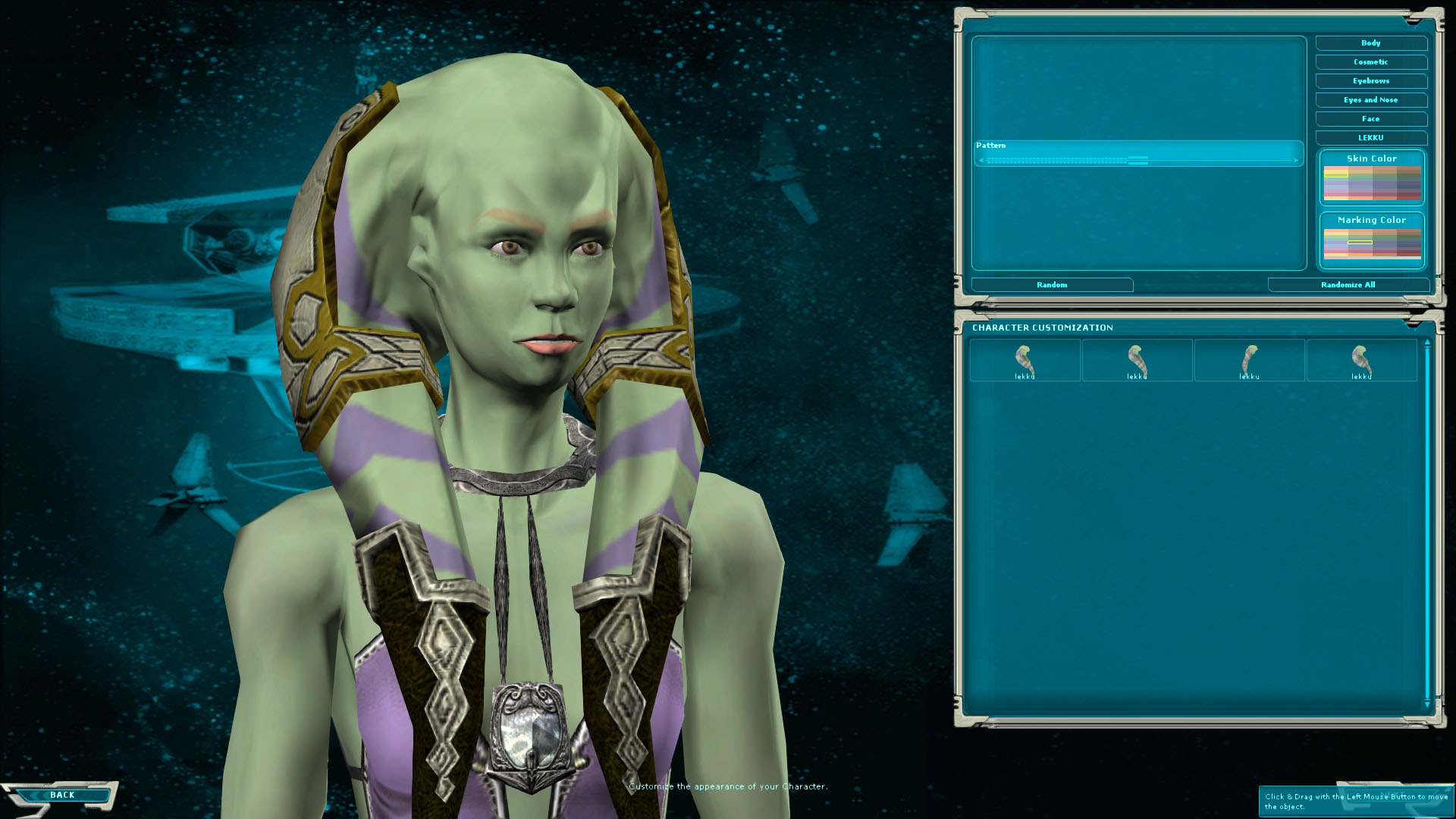Select the second lekku style thumbnail
This screenshot has height=819, width=1456.
point(1137,360)
